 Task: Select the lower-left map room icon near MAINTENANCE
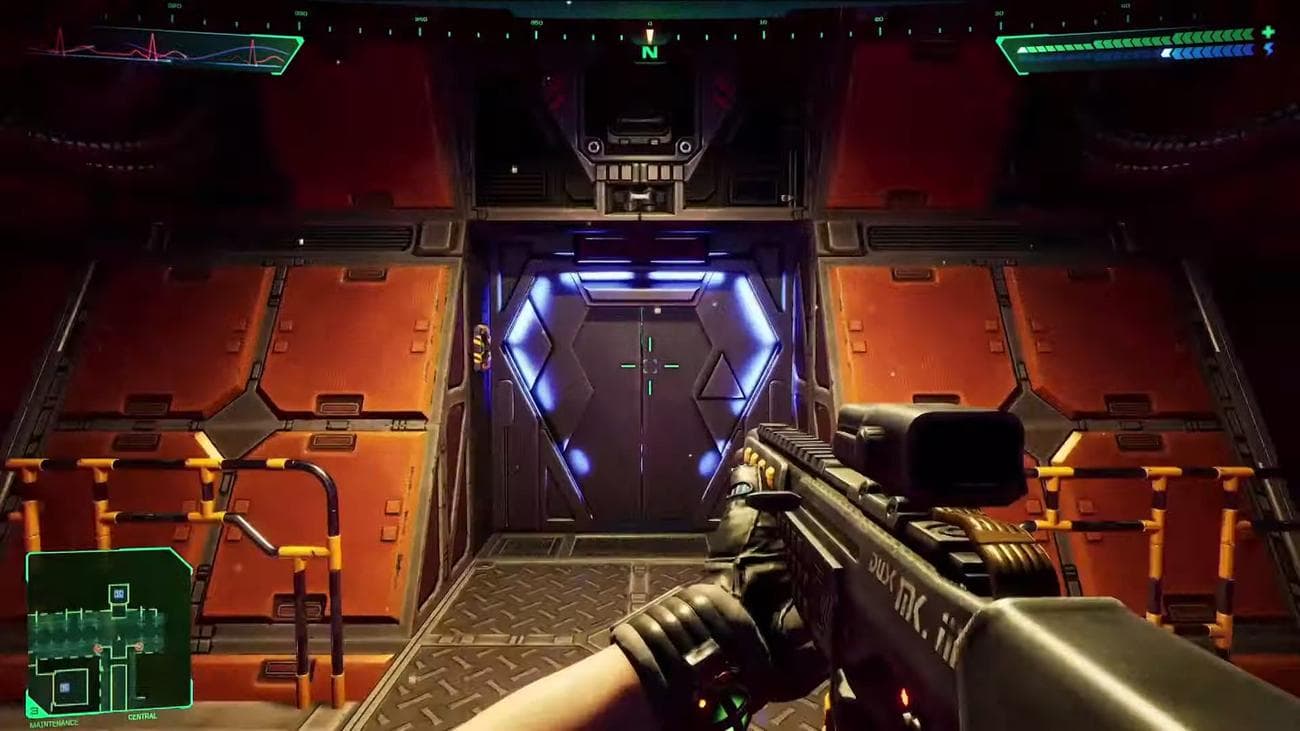pos(64,686)
